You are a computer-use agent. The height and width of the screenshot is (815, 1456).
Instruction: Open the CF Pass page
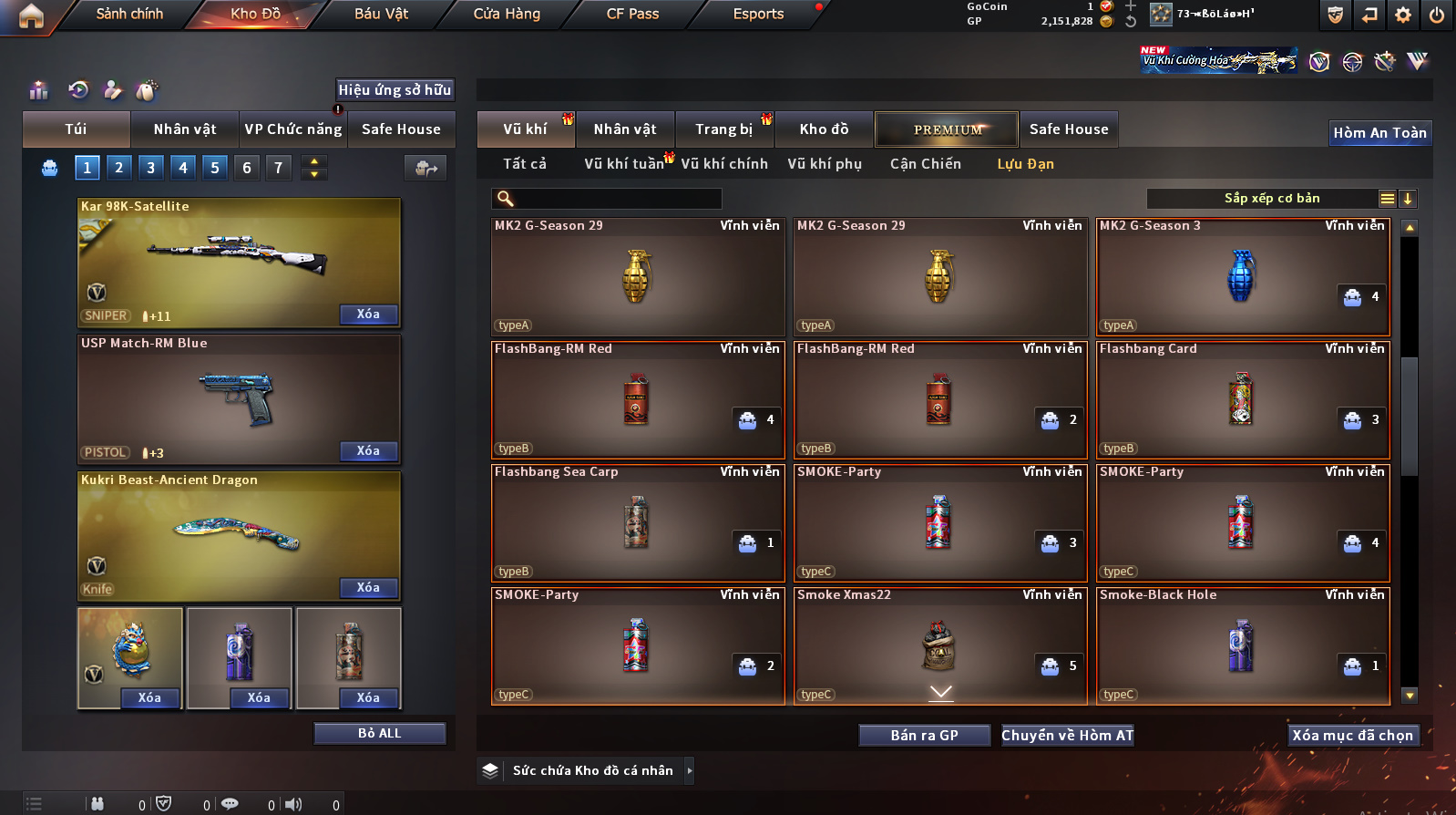coord(632,14)
